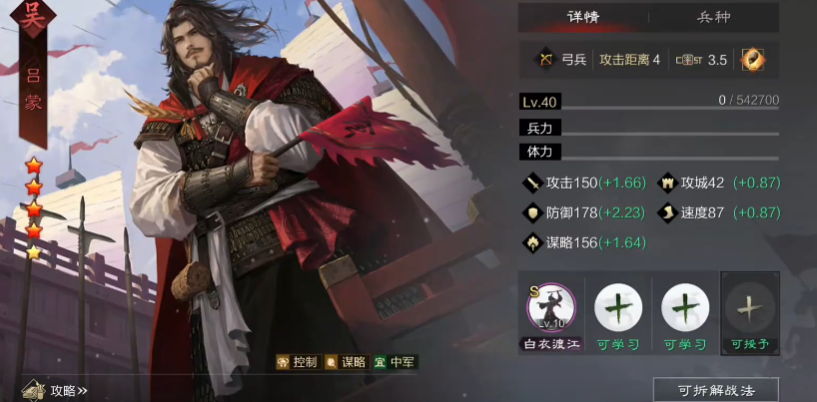The image size is (817, 402).
Task: Switch to the 兵种 tab
Action: [713, 18]
